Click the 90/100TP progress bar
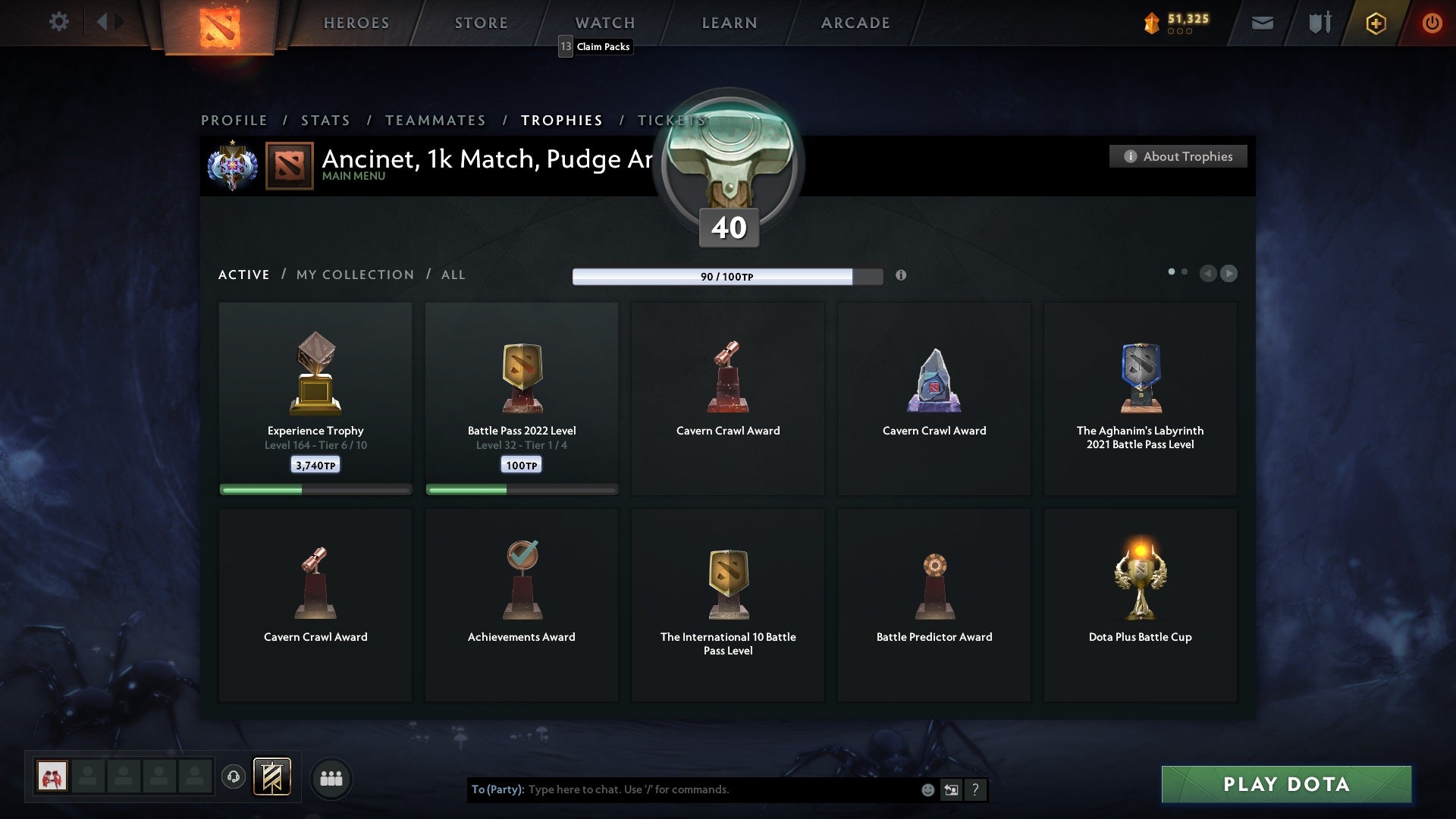 [x=728, y=277]
